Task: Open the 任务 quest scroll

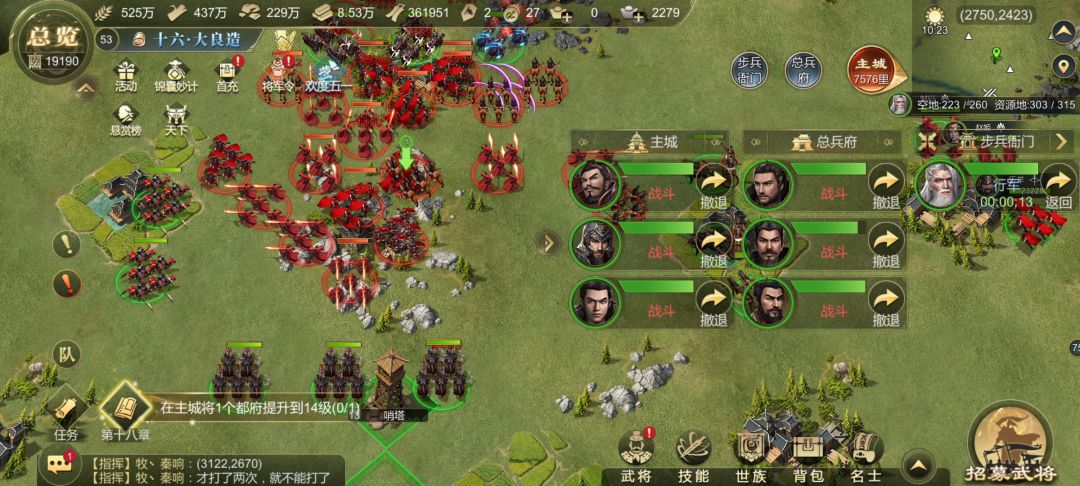Action: [66, 412]
